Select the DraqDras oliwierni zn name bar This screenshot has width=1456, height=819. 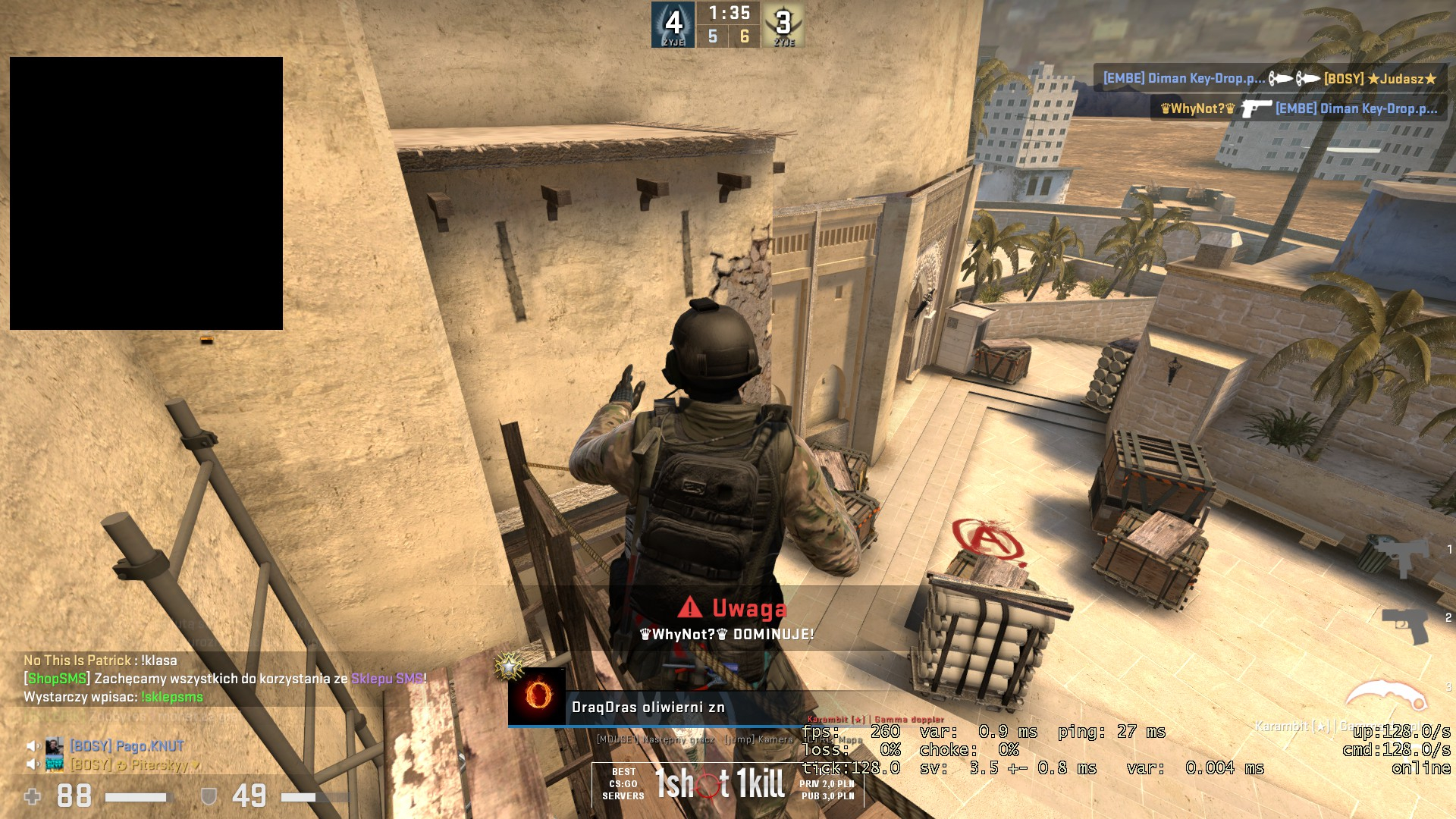(648, 708)
